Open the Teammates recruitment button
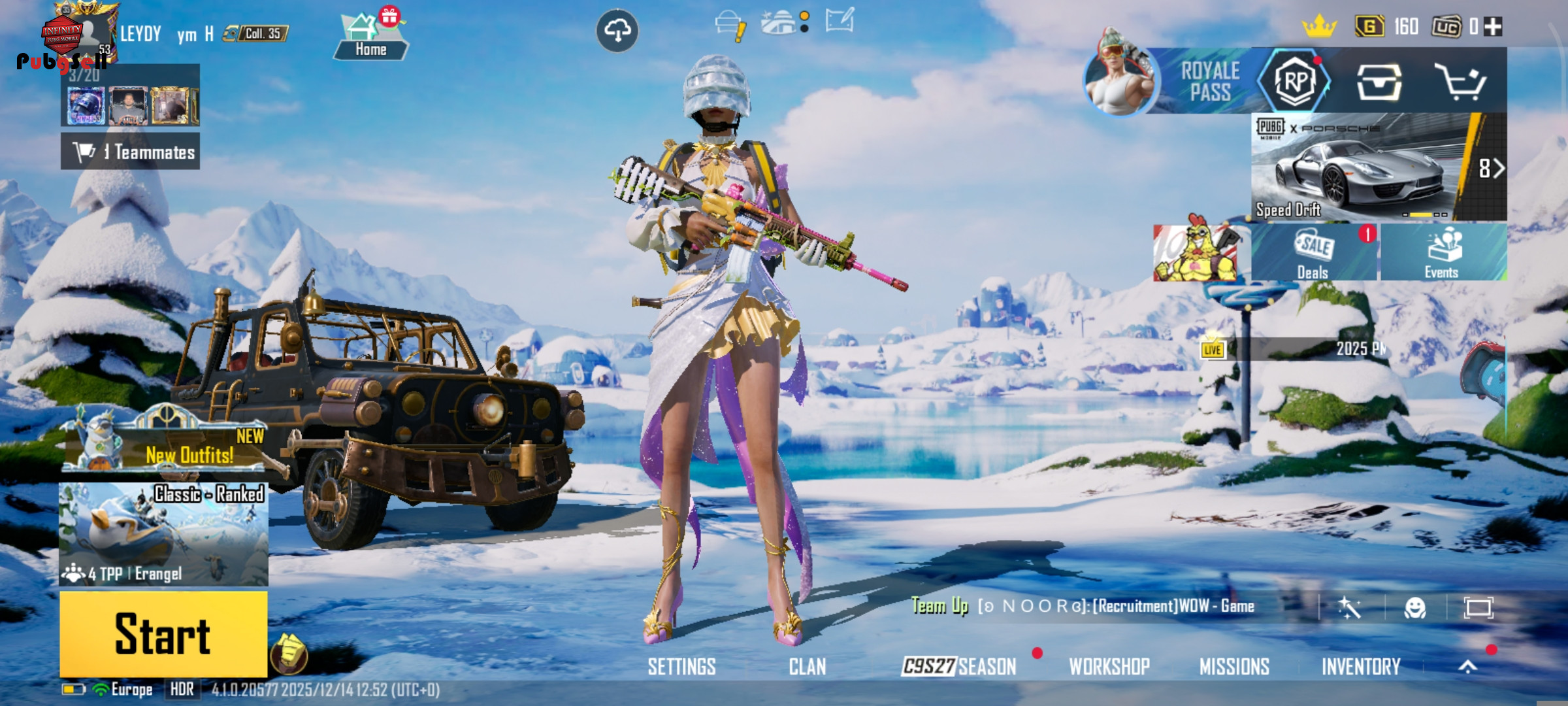 tap(131, 152)
